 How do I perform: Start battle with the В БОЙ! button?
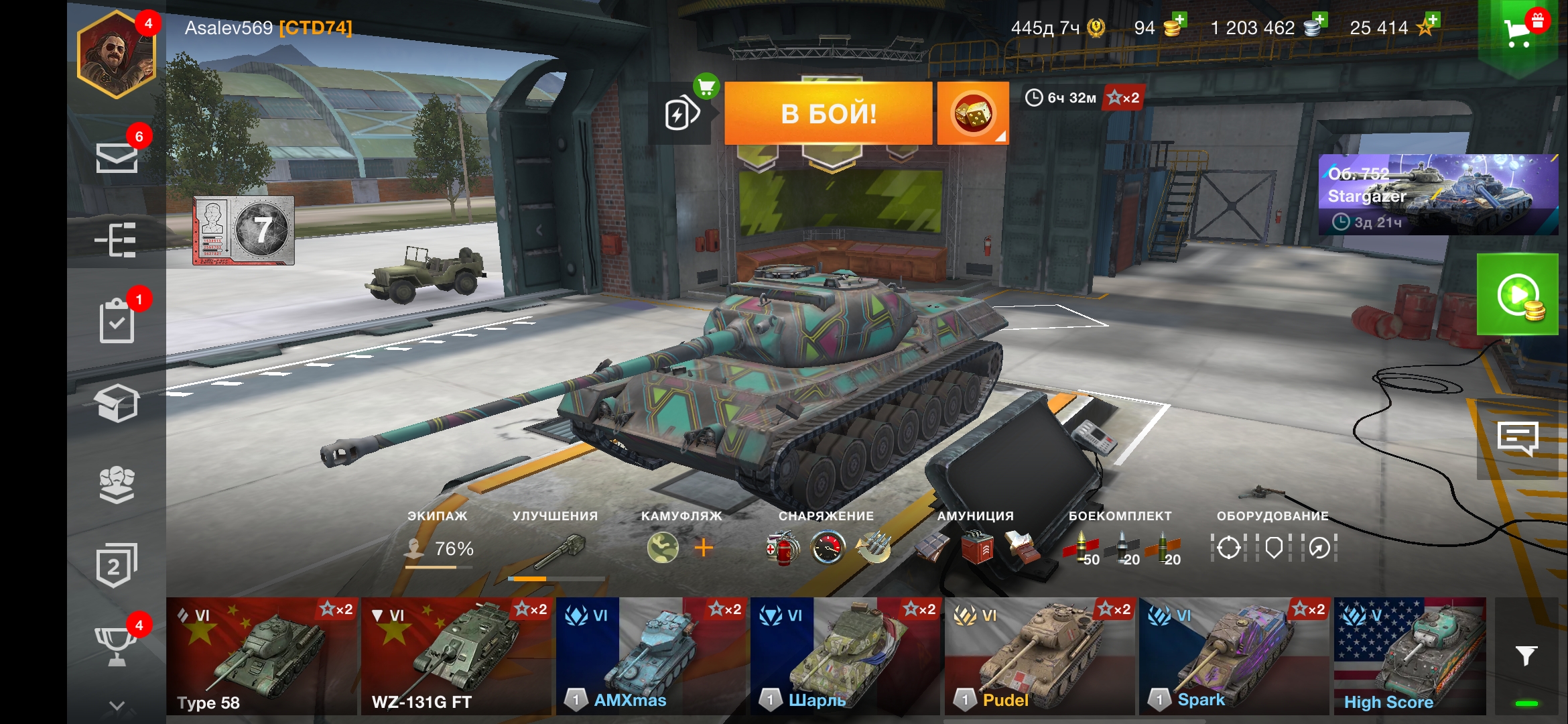tap(828, 113)
